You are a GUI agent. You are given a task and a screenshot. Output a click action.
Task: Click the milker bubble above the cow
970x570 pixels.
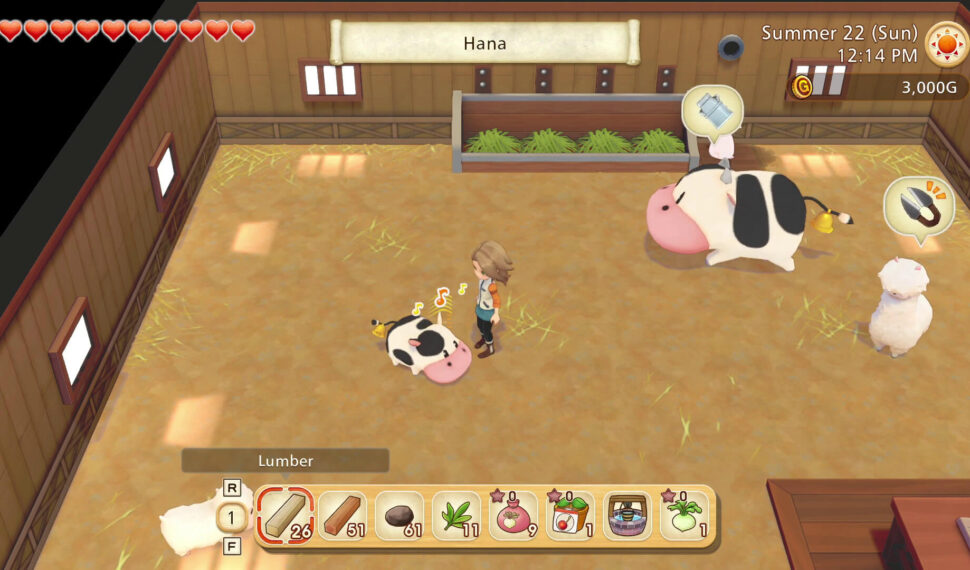click(712, 110)
